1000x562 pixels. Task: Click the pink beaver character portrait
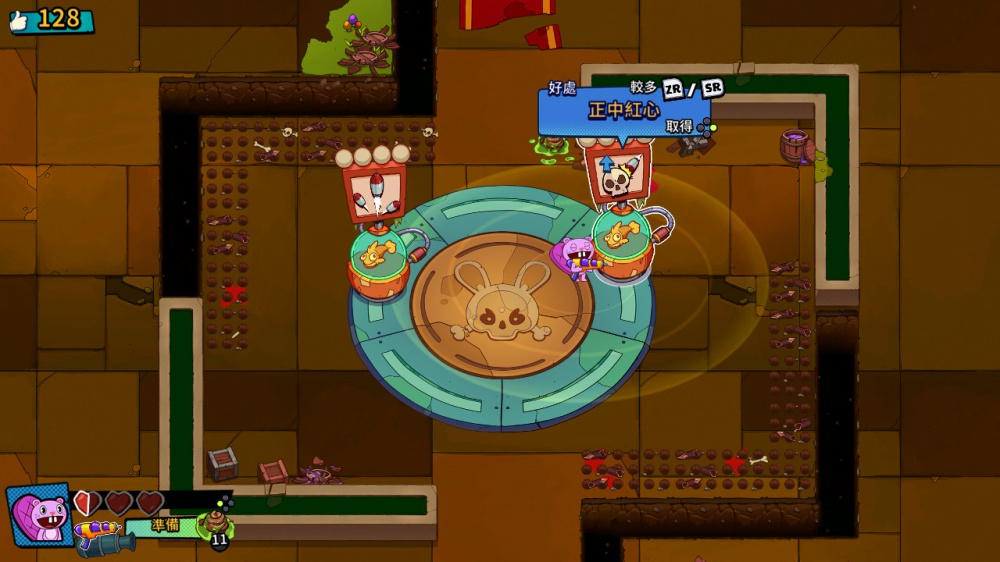[40, 514]
